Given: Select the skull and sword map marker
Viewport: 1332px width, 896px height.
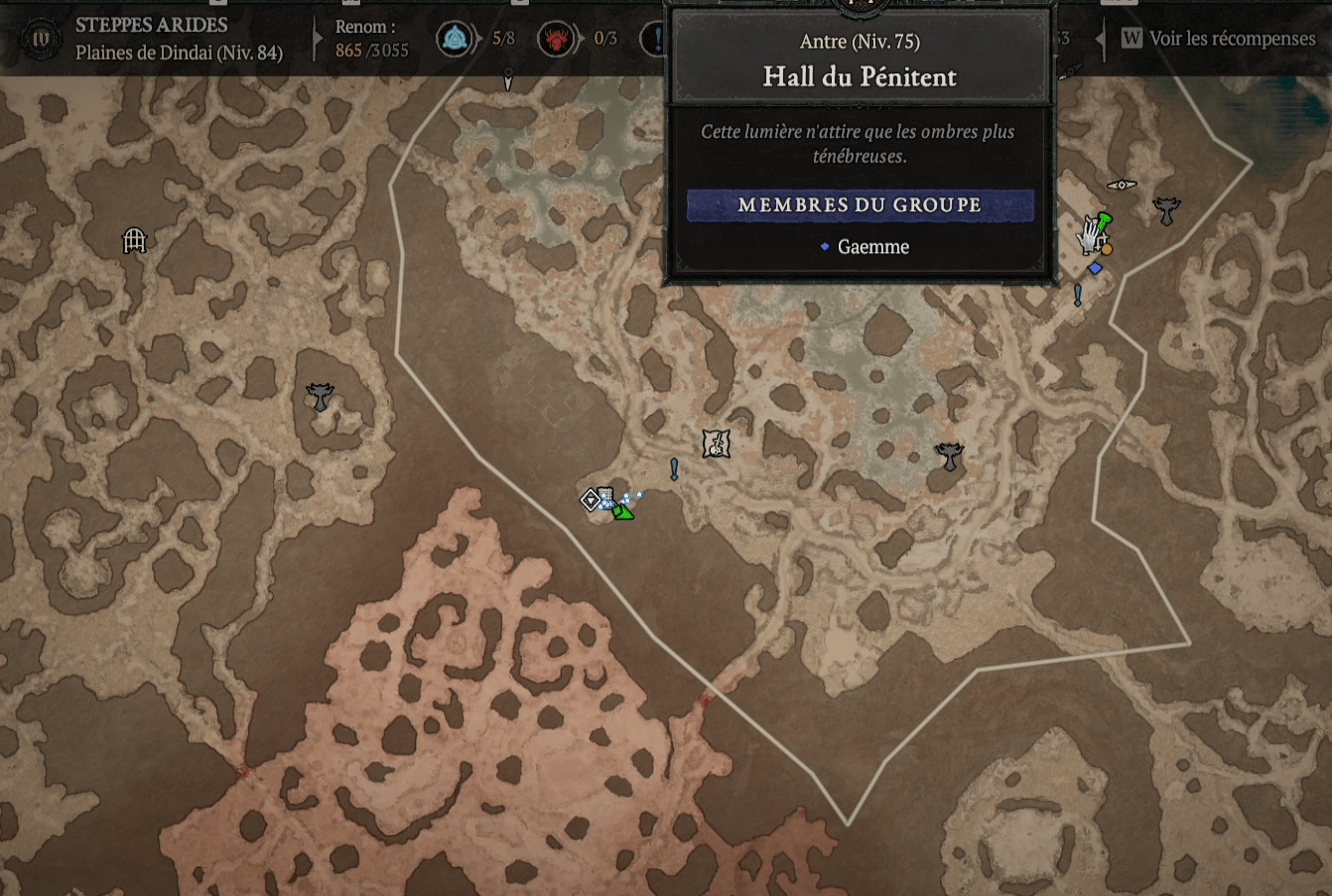Looking at the screenshot, I should 716,444.
